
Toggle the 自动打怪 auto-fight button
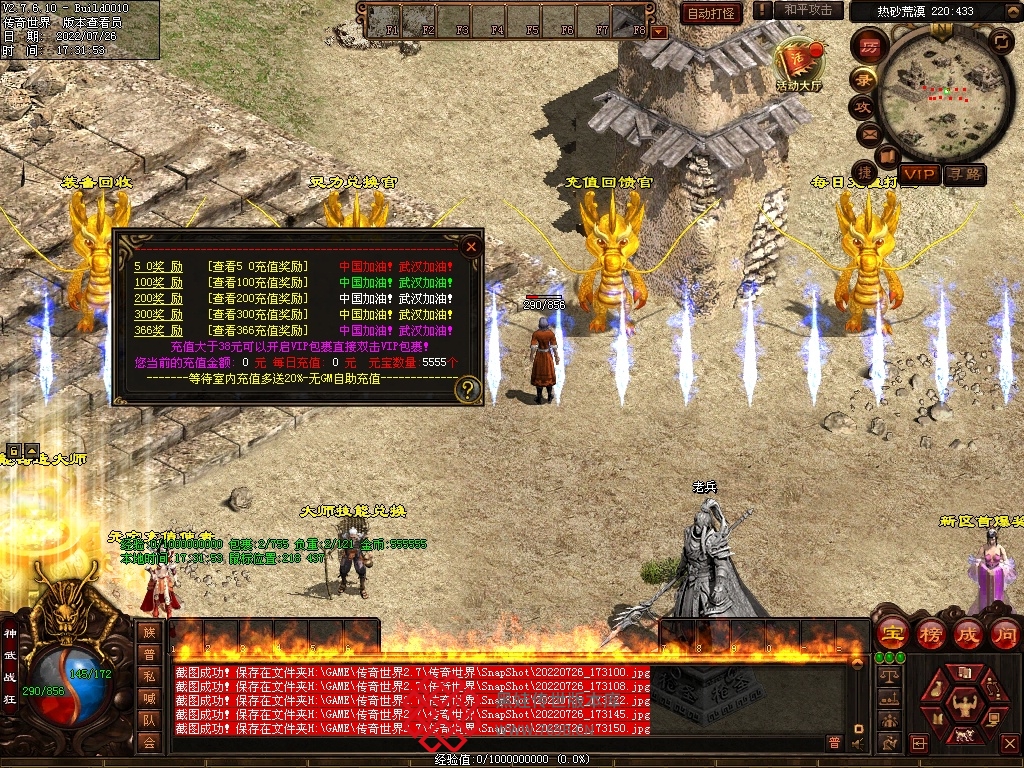pyautogui.click(x=711, y=13)
